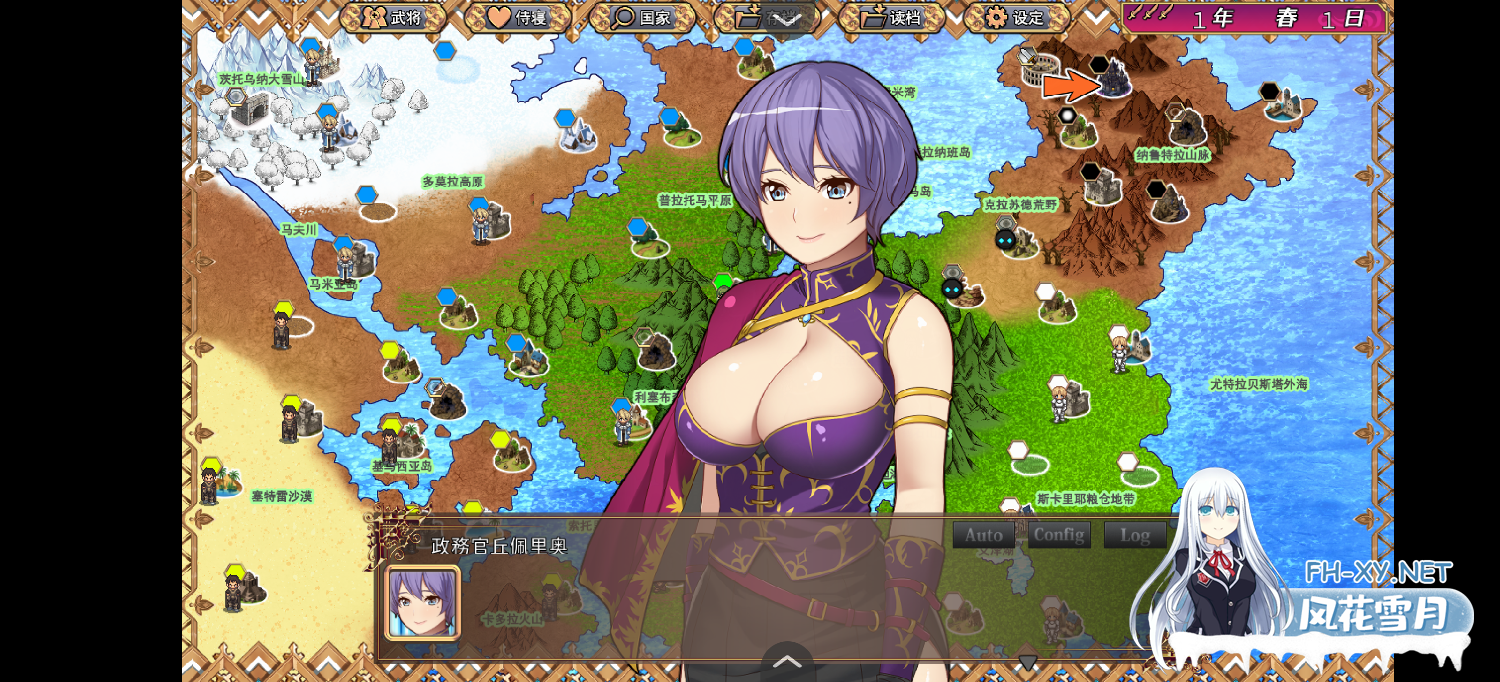The width and height of the screenshot is (1500, 682).
Task: Toggle Auto dialogue advance
Action: (984, 535)
